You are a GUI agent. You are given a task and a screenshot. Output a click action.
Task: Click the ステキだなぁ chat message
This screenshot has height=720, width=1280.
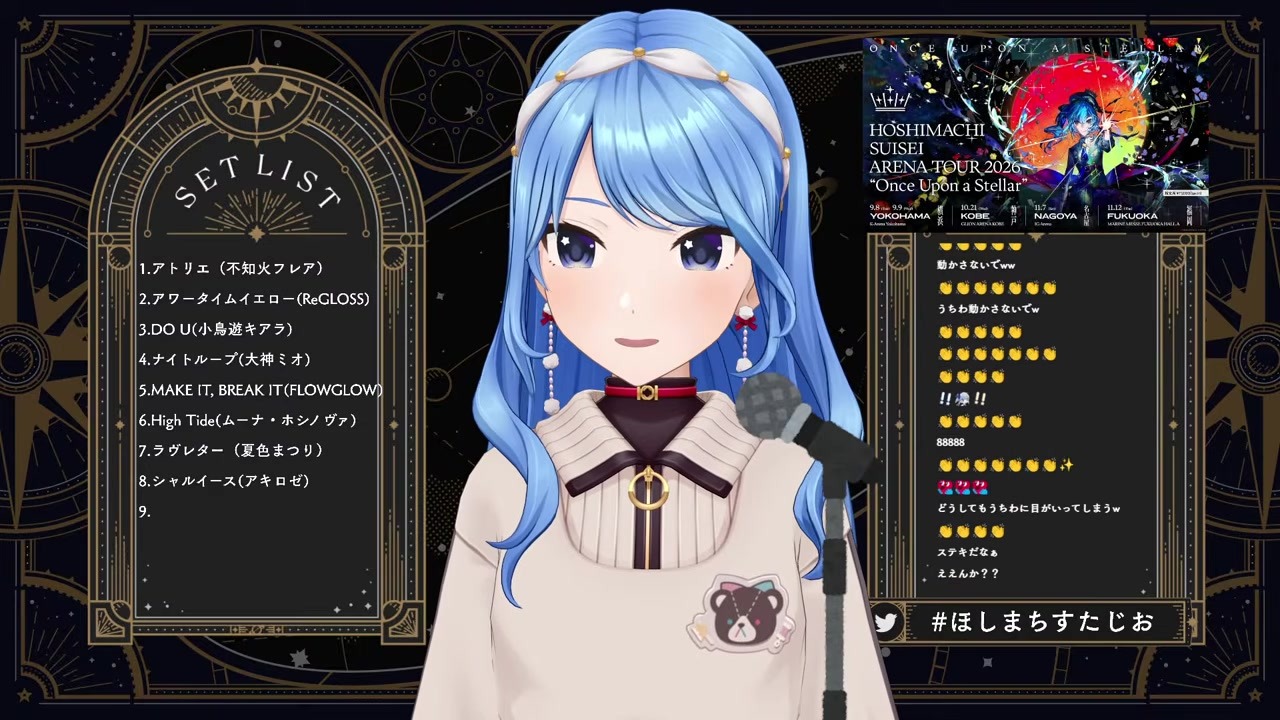coord(967,552)
